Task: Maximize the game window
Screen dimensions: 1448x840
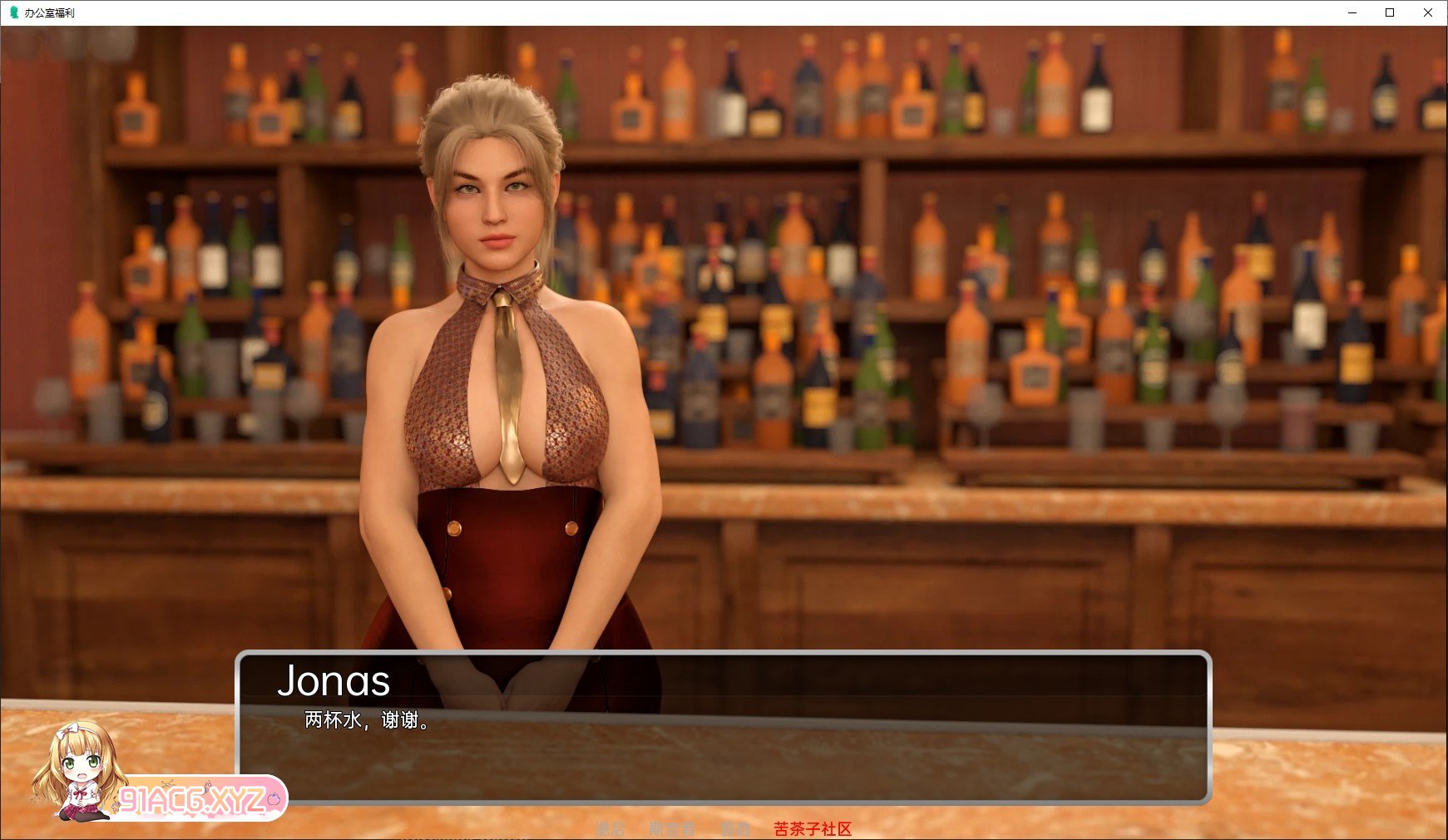Action: pos(1390,12)
